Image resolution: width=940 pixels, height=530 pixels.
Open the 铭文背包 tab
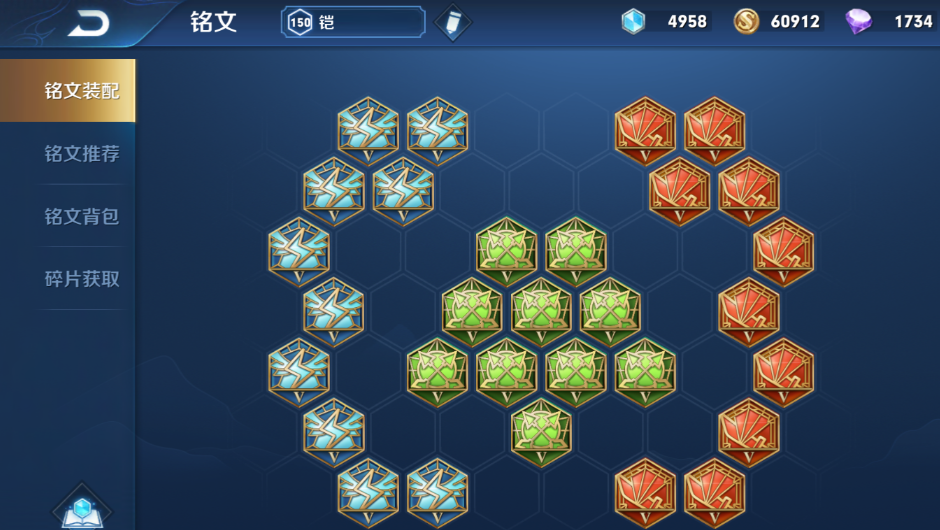pos(82,216)
